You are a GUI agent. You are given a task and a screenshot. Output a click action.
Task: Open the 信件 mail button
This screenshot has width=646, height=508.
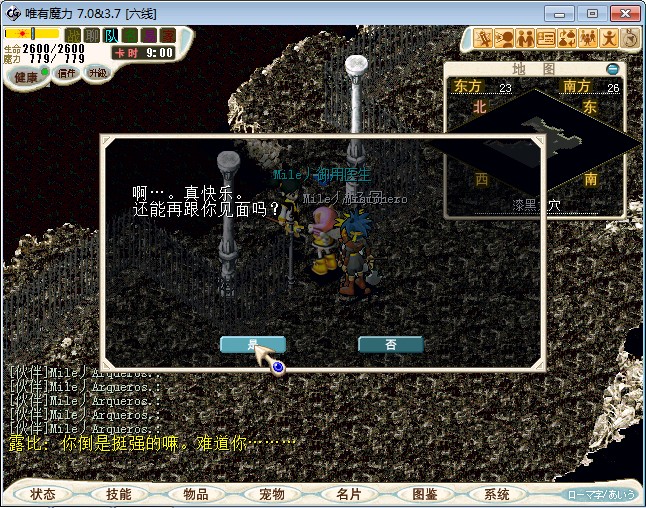pos(66,73)
